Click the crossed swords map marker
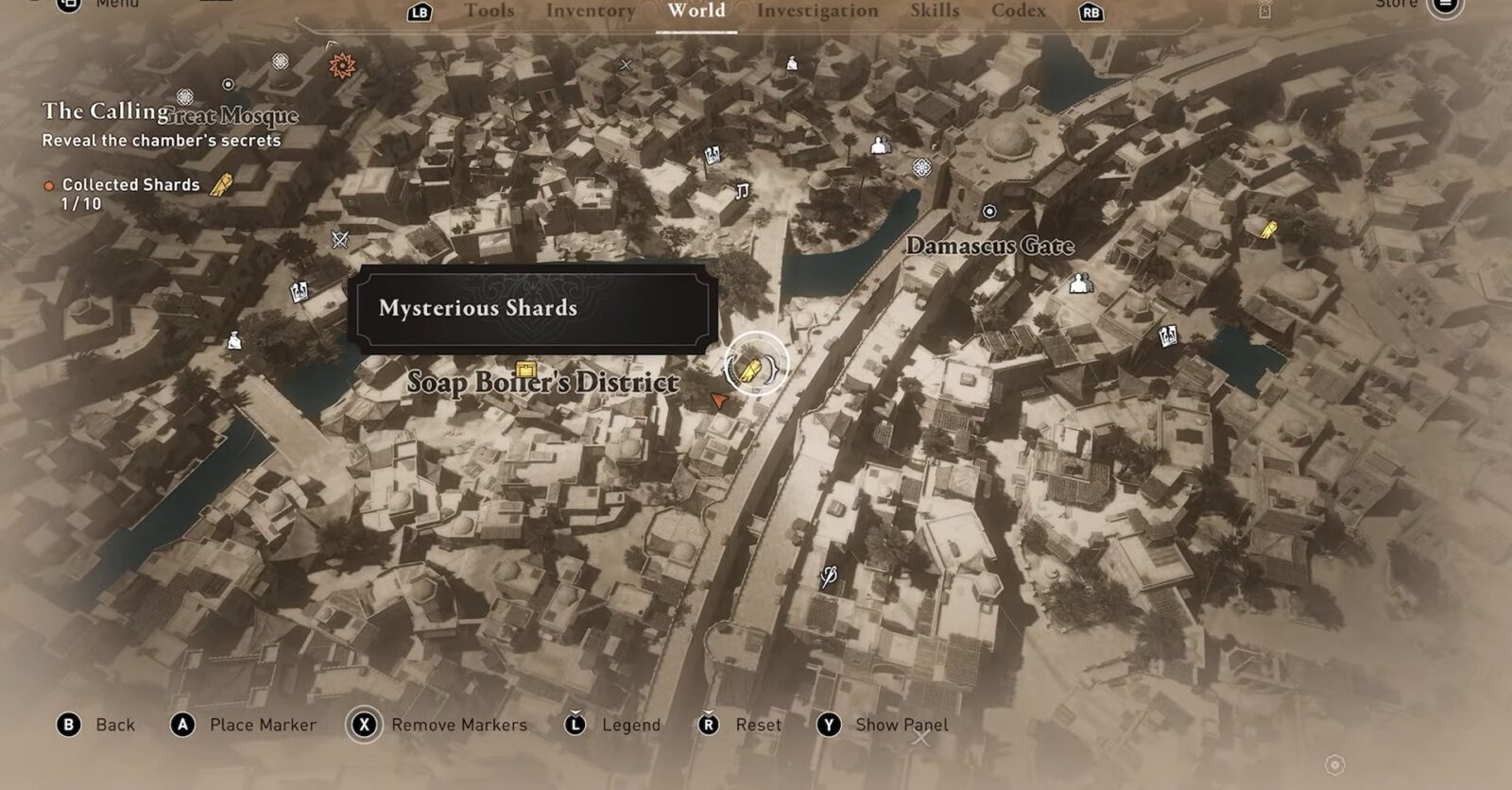This screenshot has height=790, width=1512. pos(340,239)
